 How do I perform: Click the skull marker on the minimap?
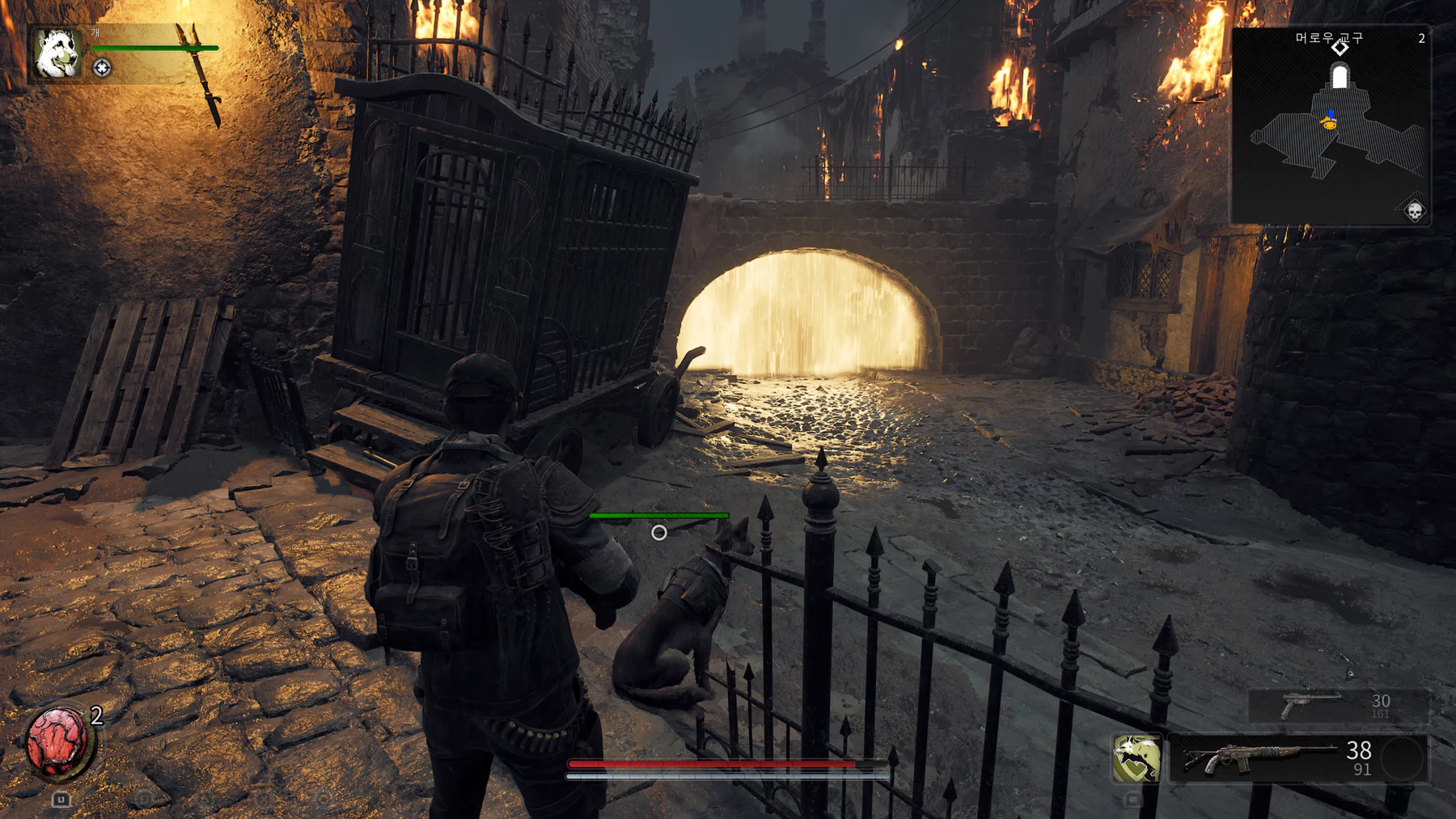click(x=1414, y=212)
